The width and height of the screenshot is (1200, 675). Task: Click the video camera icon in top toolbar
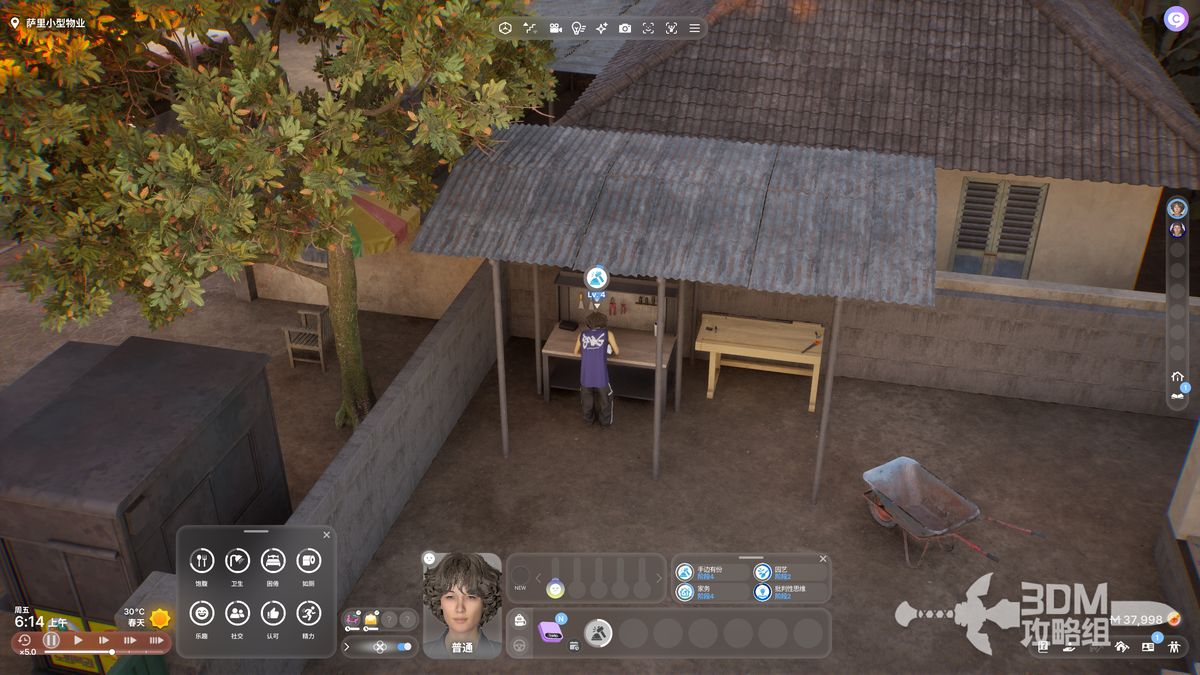[554, 28]
